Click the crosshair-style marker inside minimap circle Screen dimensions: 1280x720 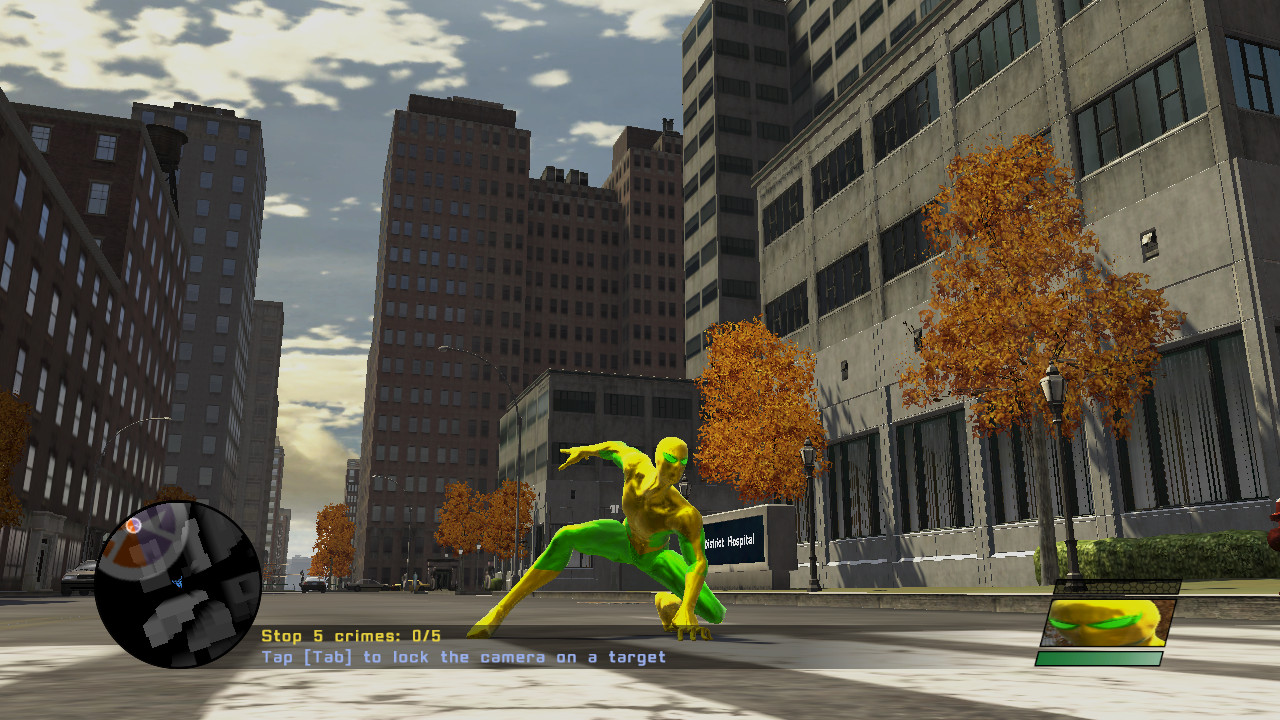[x=133, y=525]
